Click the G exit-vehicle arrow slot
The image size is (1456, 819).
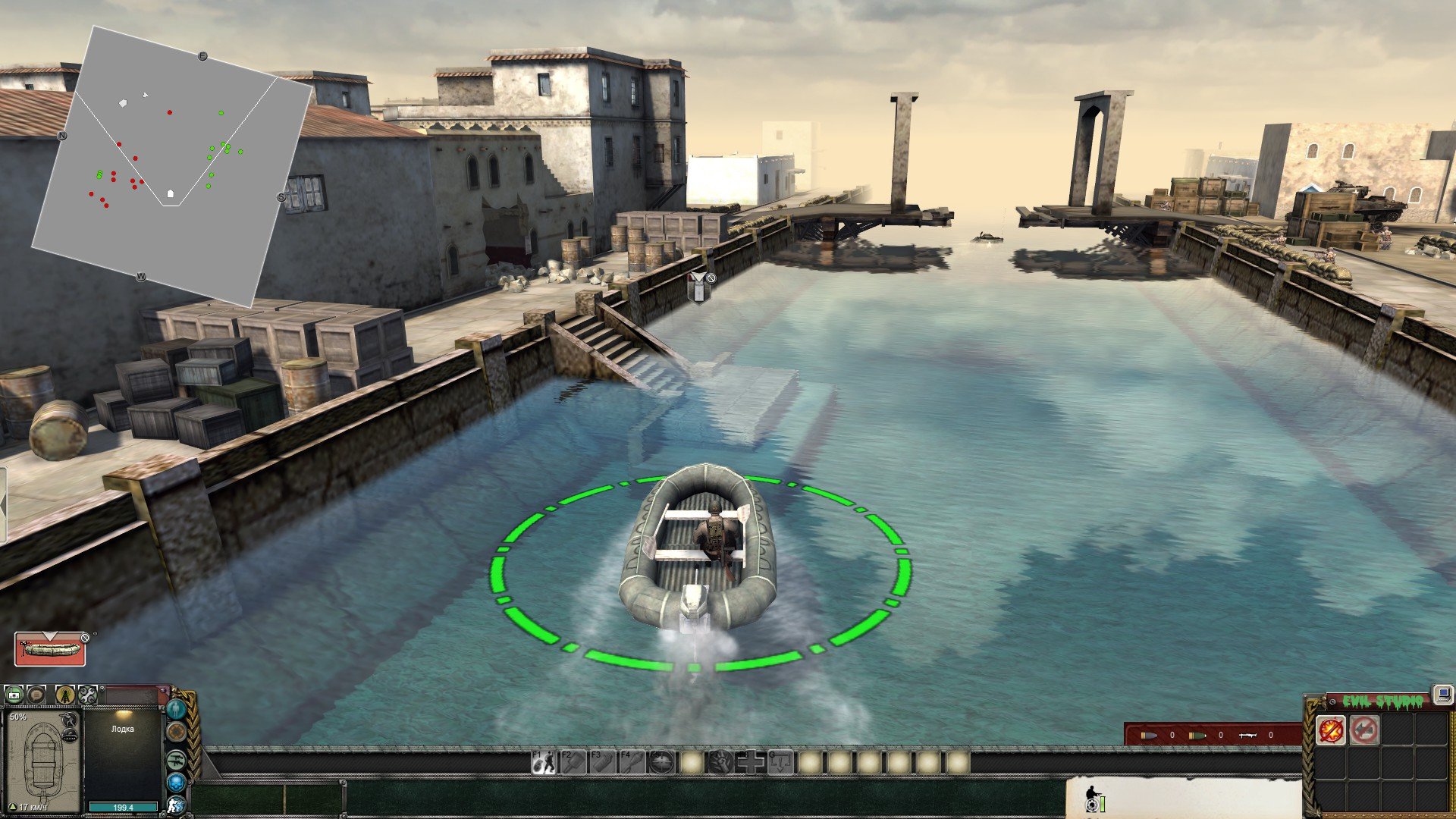tap(780, 762)
